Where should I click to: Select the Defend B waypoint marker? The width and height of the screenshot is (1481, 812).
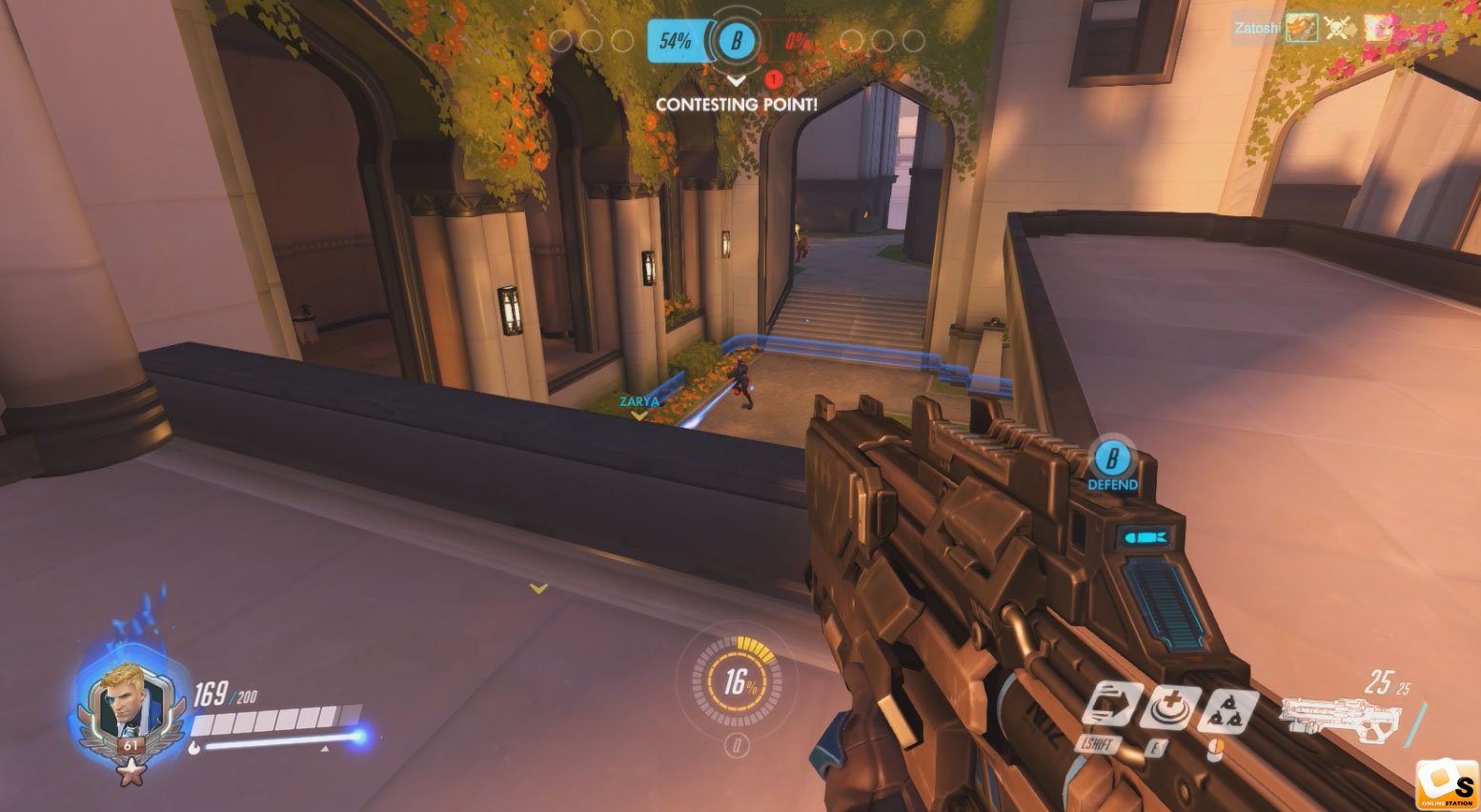click(1111, 462)
